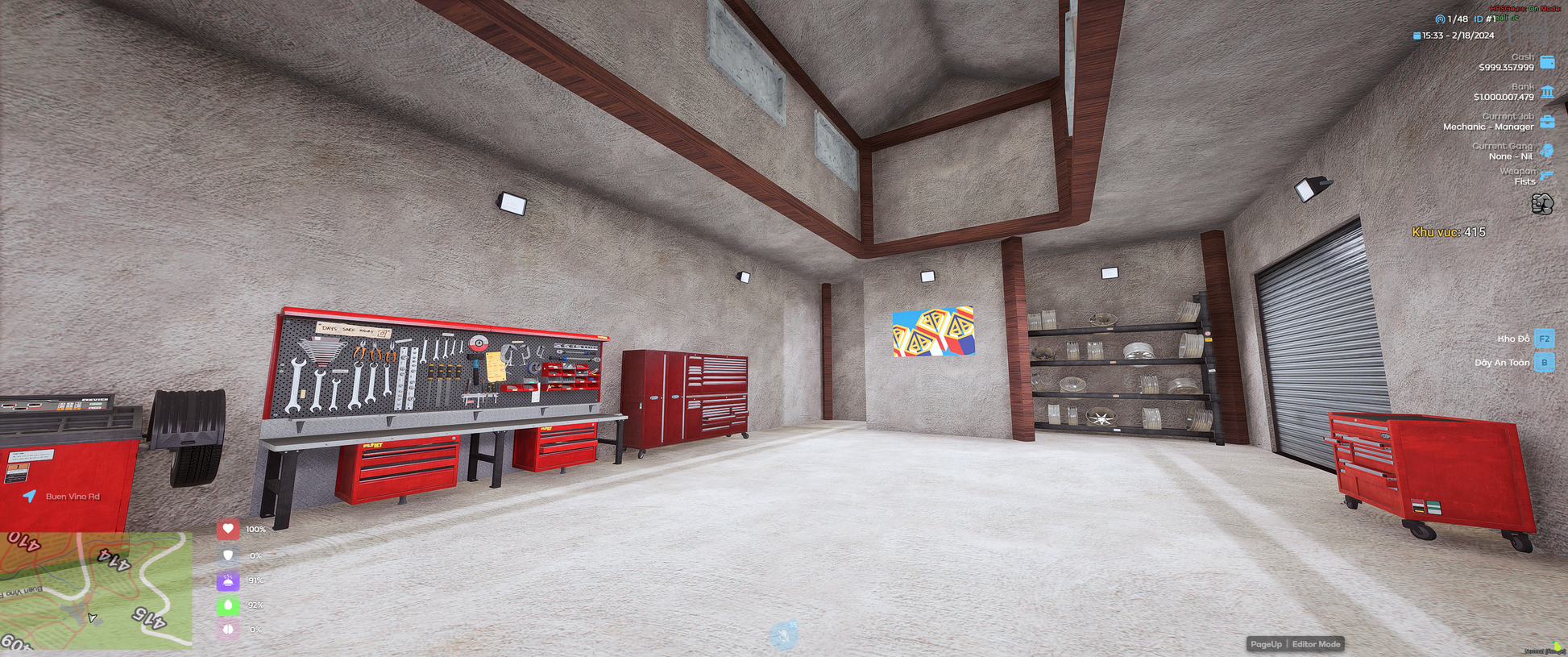Select the Current Job briefcase icon
The width and height of the screenshot is (1568, 657).
click(1547, 122)
